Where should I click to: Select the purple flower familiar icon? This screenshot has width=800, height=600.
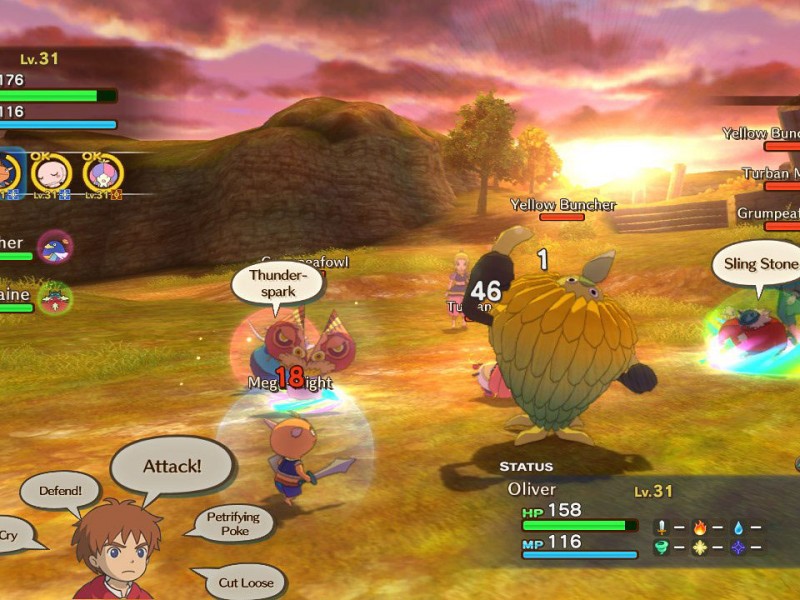pyautogui.click(x=101, y=173)
